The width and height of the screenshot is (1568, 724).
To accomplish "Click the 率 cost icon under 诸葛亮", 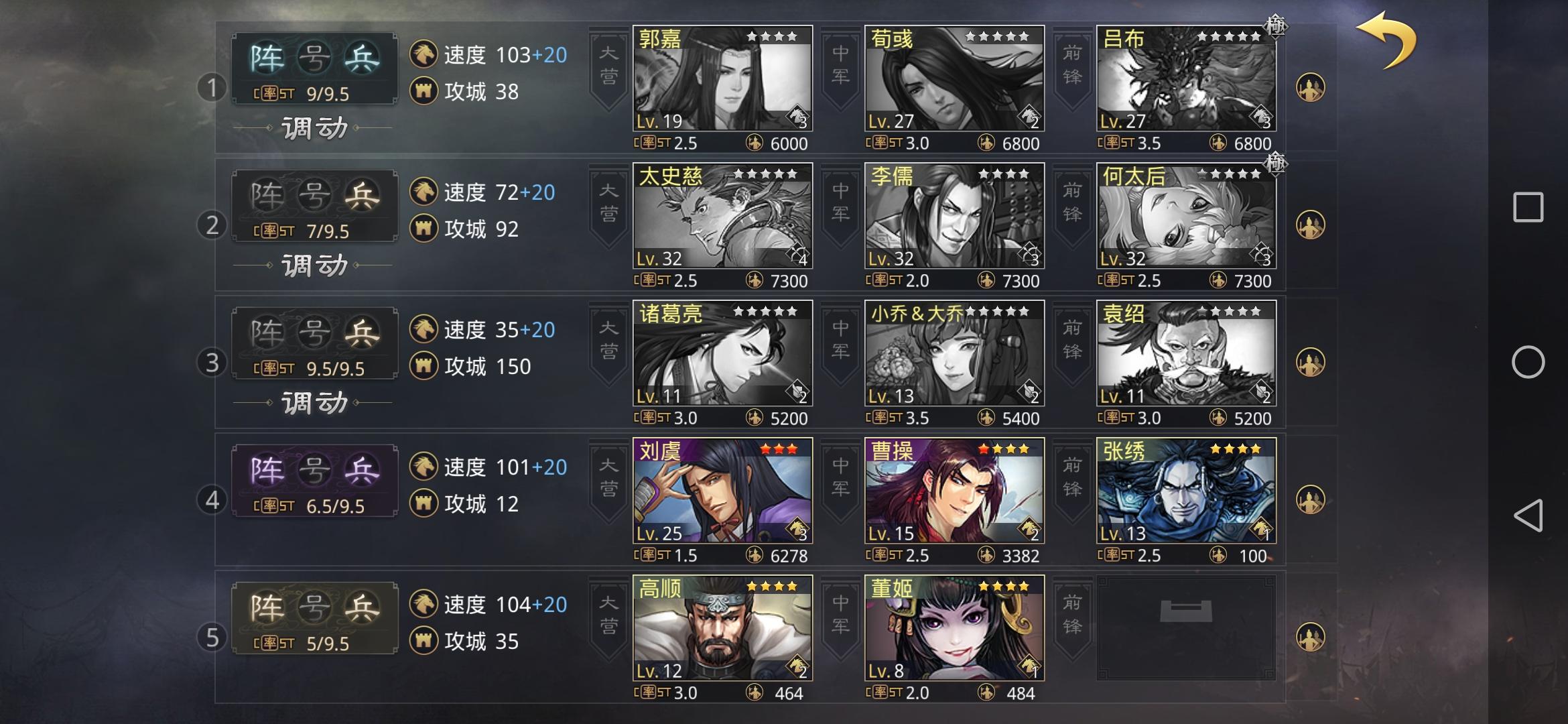I will coord(647,418).
